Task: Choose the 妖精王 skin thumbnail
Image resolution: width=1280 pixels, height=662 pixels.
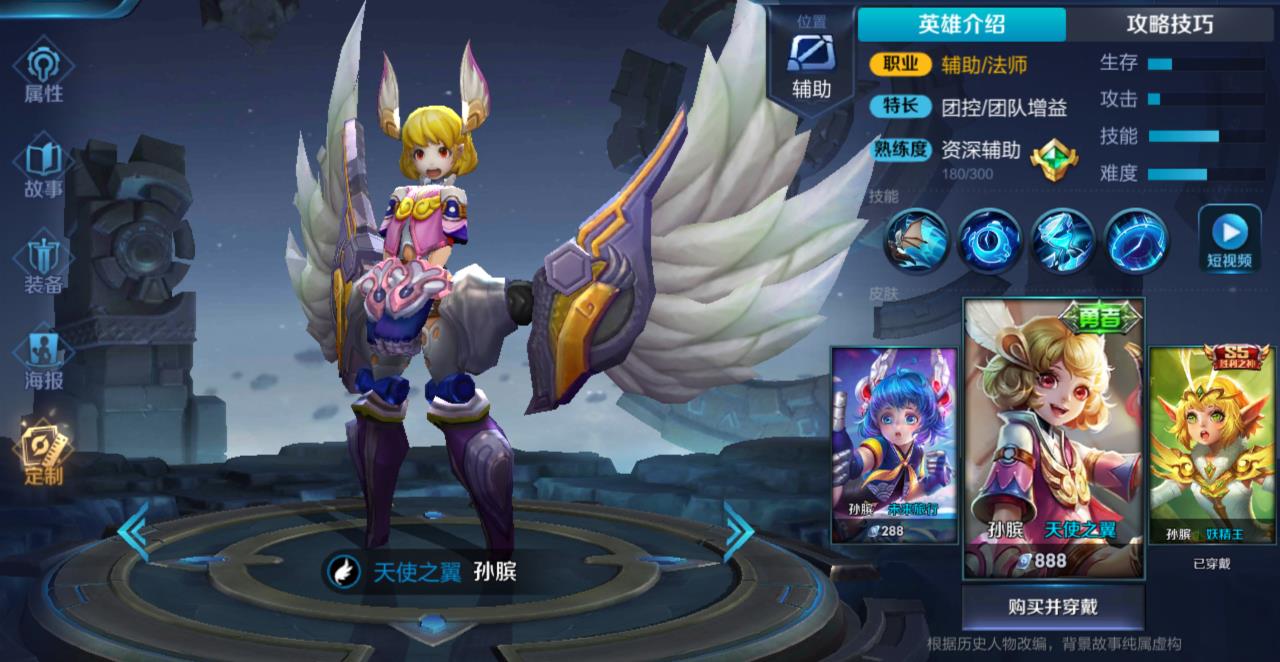Action: [x=1211, y=444]
